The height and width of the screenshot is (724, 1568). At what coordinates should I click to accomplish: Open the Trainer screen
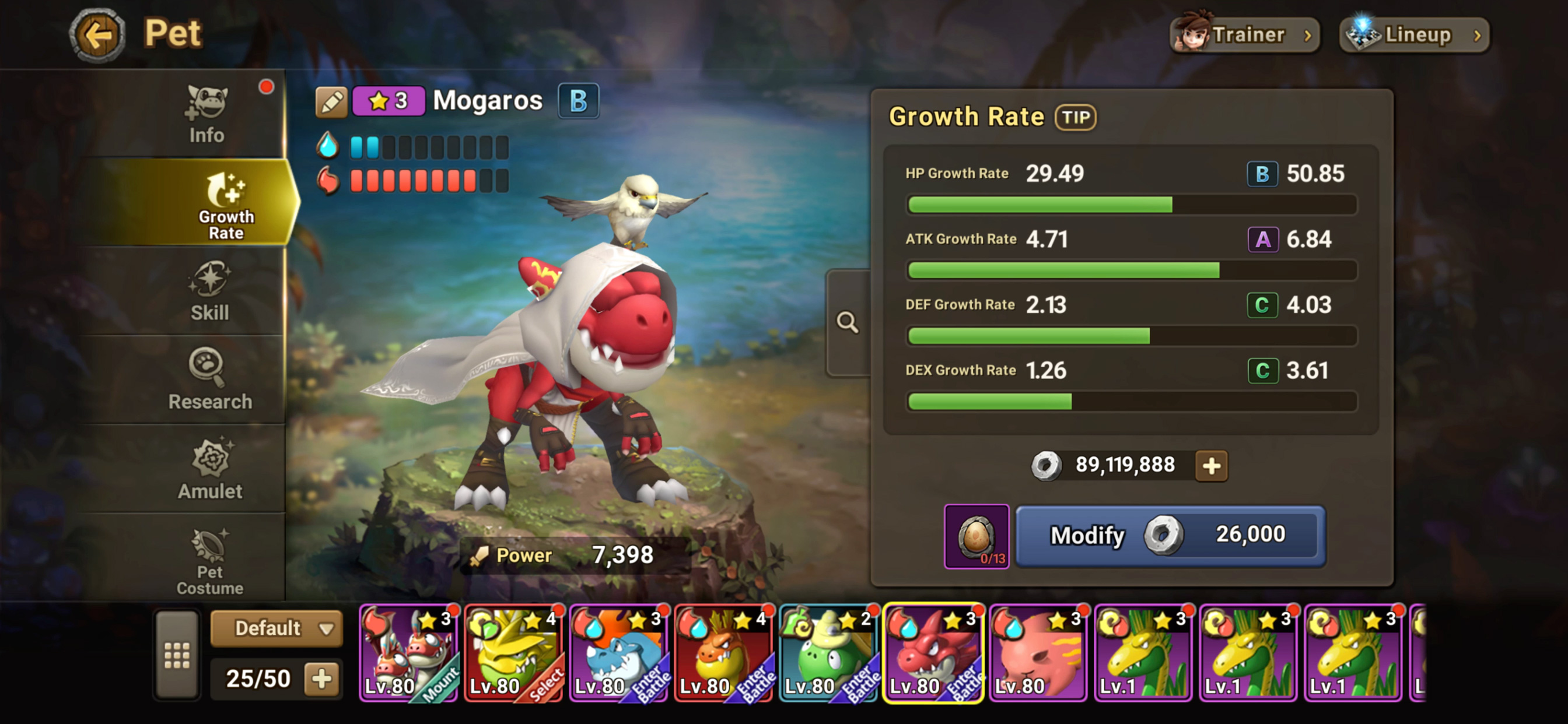coord(1244,36)
